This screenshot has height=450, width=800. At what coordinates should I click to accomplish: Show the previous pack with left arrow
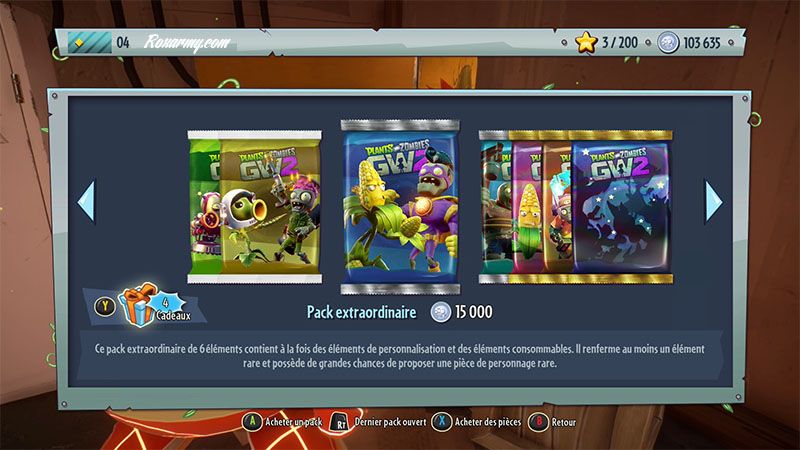click(x=87, y=200)
